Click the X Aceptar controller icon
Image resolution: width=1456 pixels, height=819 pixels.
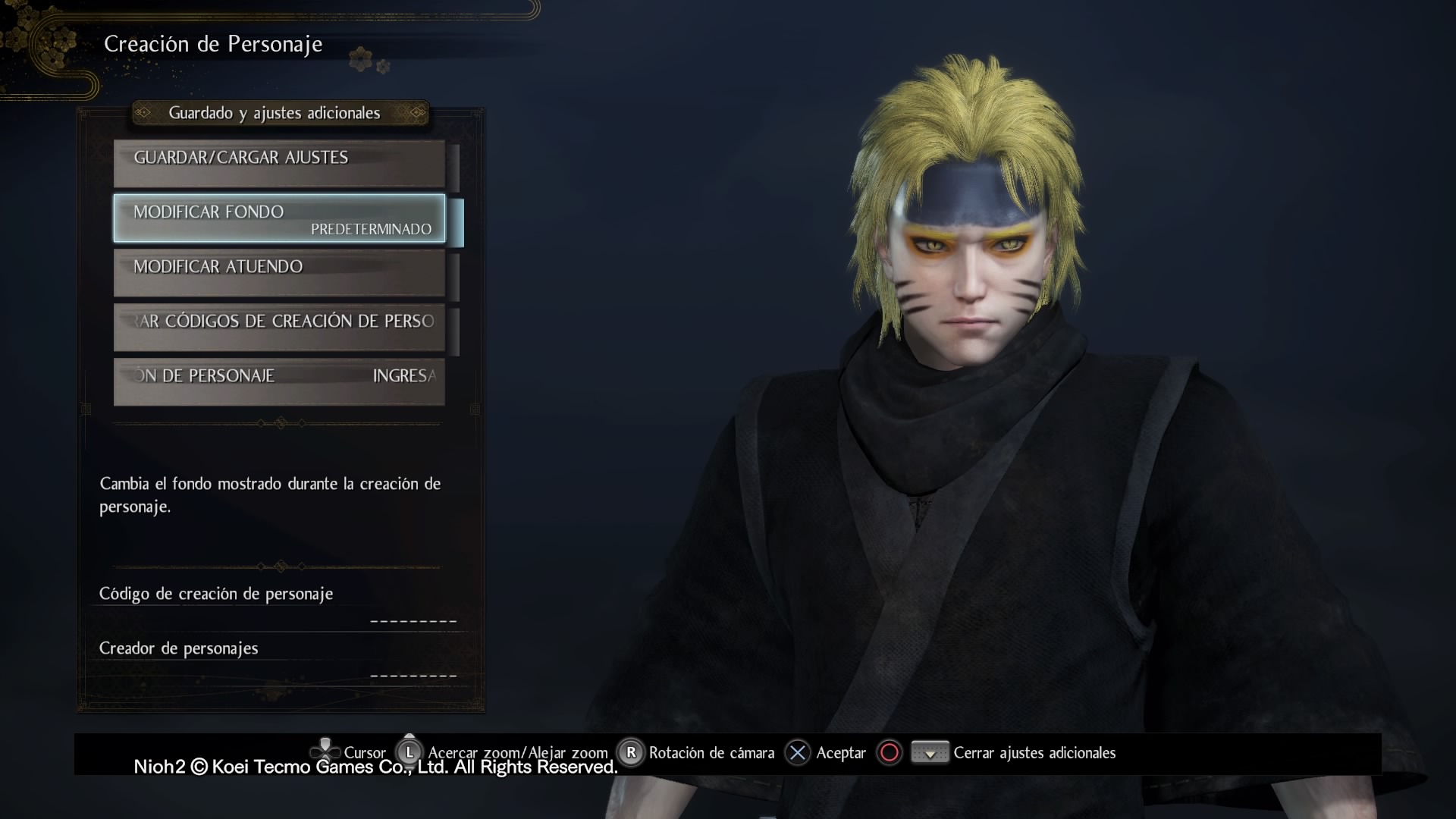(796, 752)
